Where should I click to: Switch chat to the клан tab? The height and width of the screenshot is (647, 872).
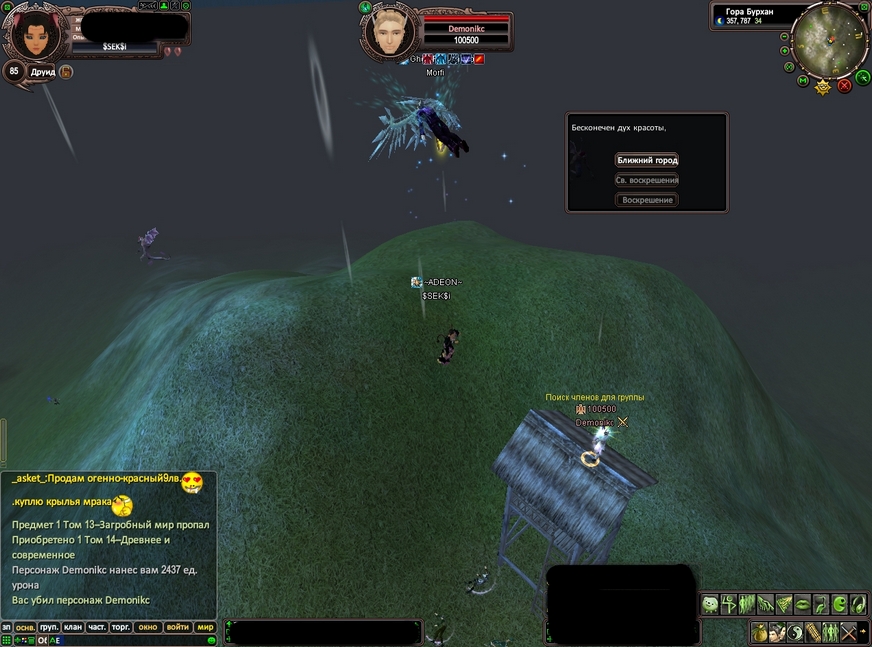[x=72, y=627]
